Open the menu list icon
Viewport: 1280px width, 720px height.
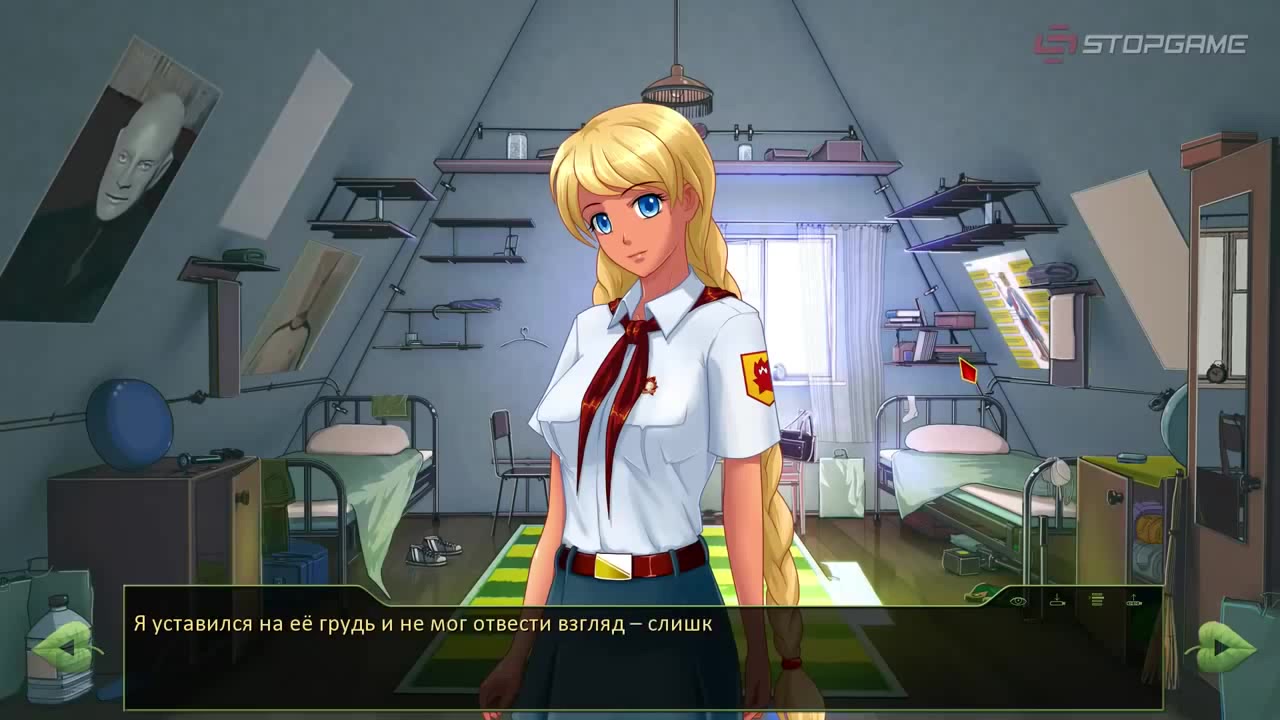(x=1096, y=601)
